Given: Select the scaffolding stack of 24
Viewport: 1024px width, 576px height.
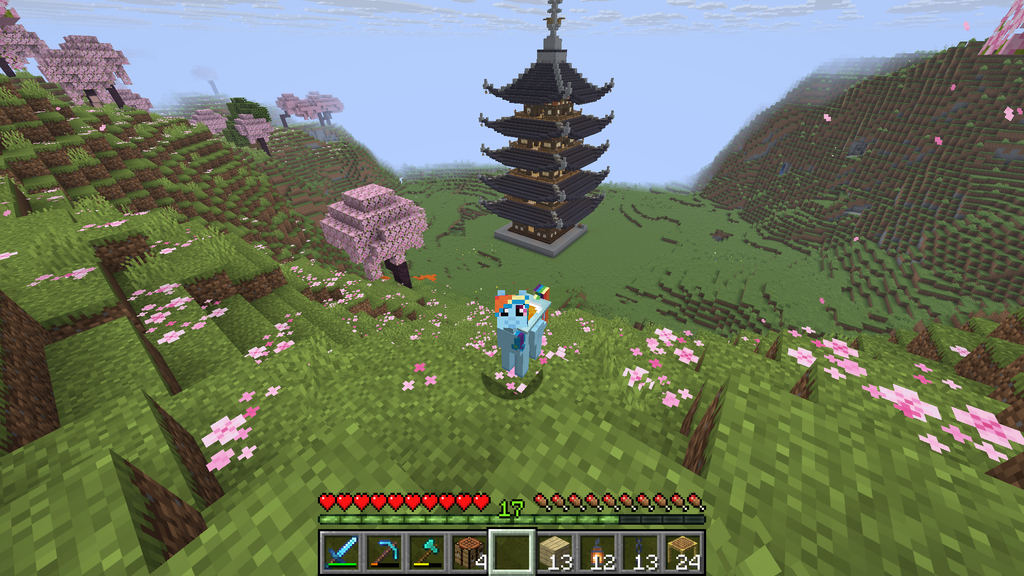Looking at the screenshot, I should (684, 552).
